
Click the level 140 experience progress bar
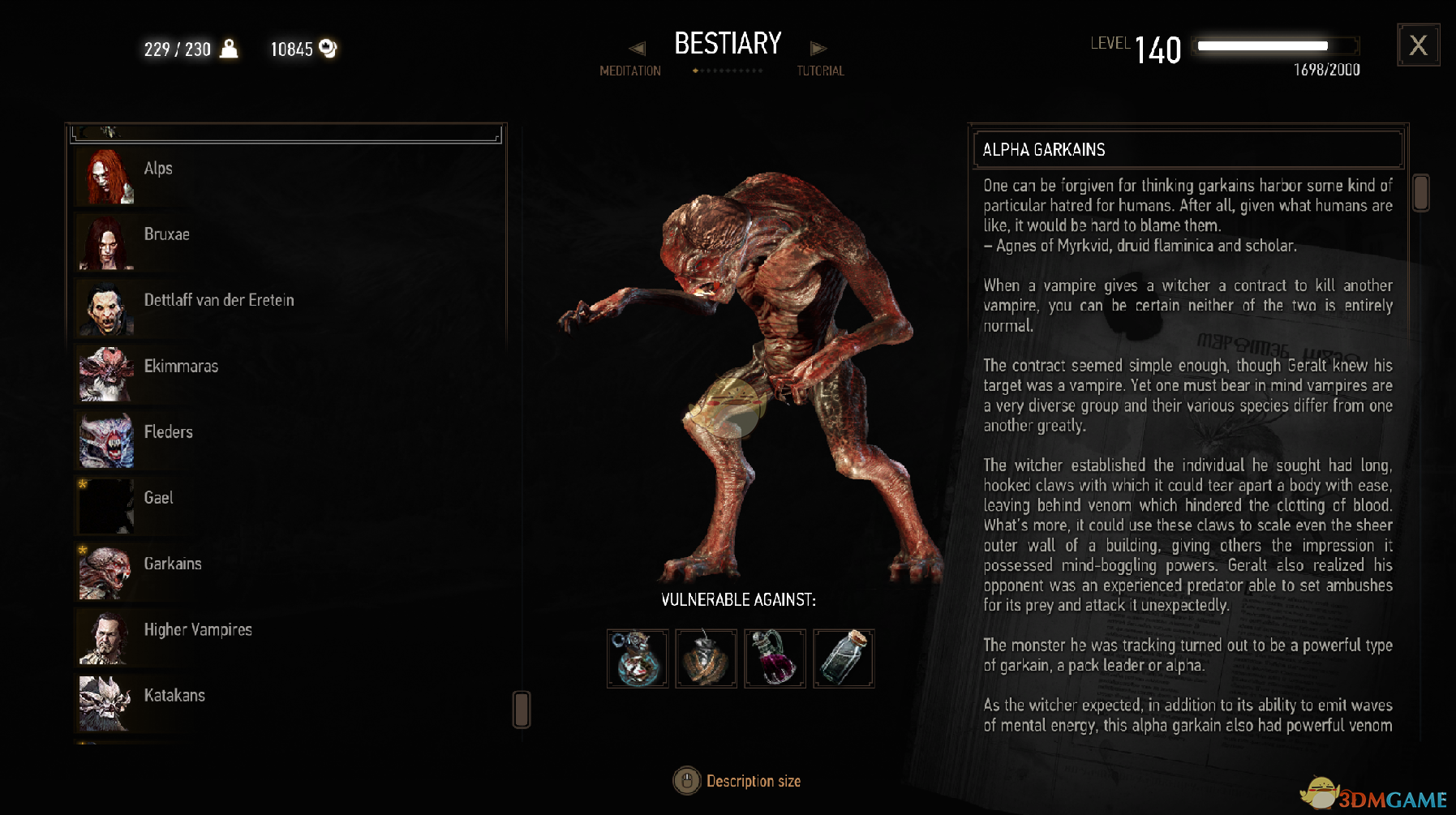coord(1274,45)
